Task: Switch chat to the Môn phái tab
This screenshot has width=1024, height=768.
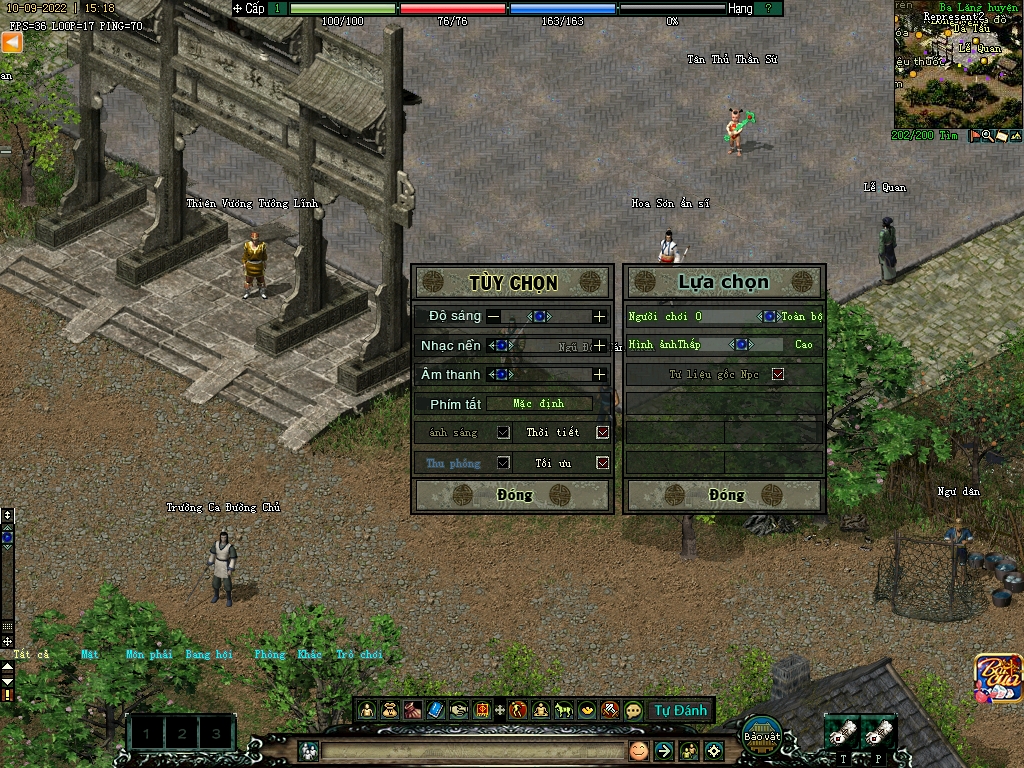Action: 149,655
